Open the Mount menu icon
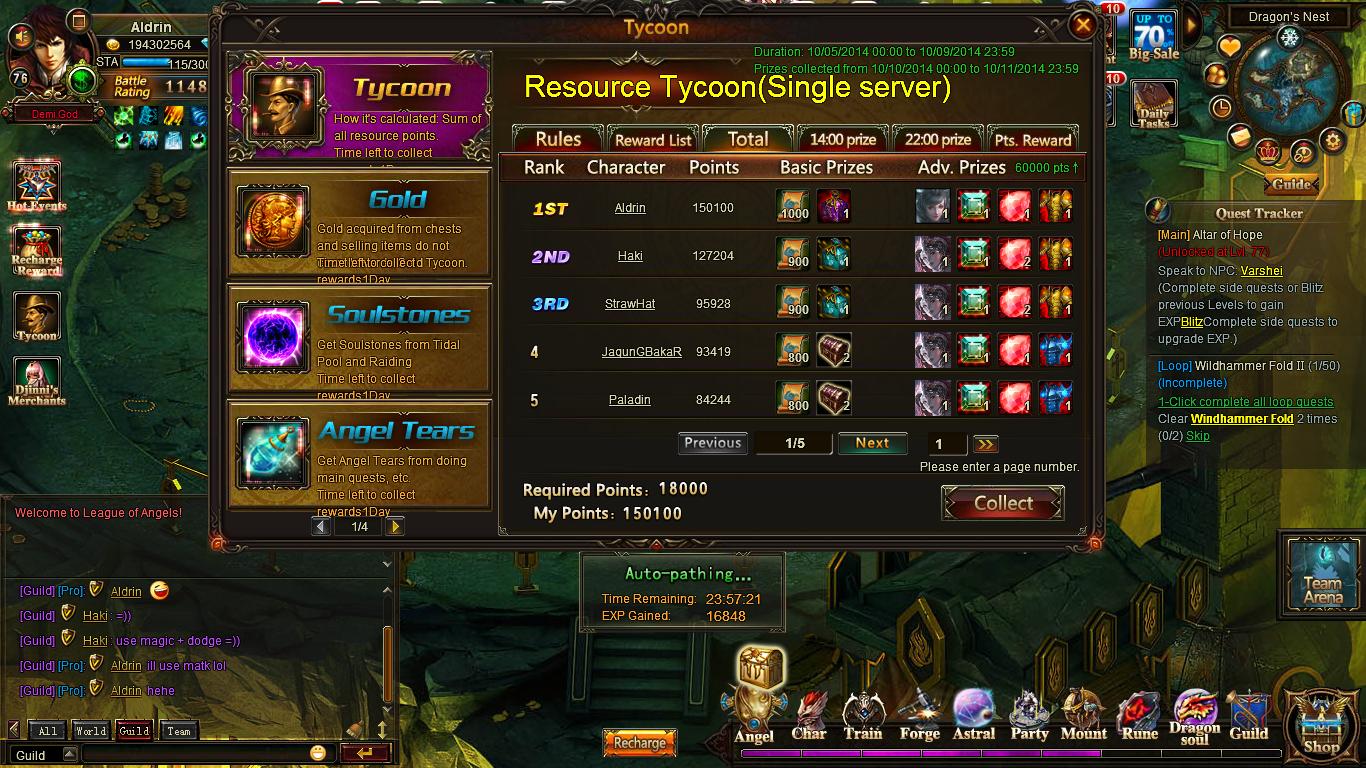This screenshot has height=768, width=1366. [1083, 716]
